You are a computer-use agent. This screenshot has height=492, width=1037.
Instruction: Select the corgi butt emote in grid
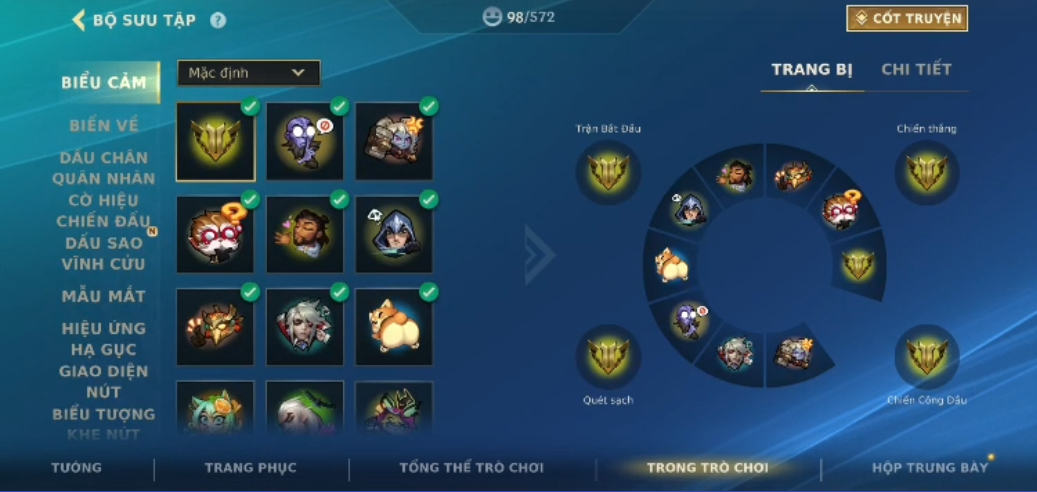pyautogui.click(x=394, y=327)
